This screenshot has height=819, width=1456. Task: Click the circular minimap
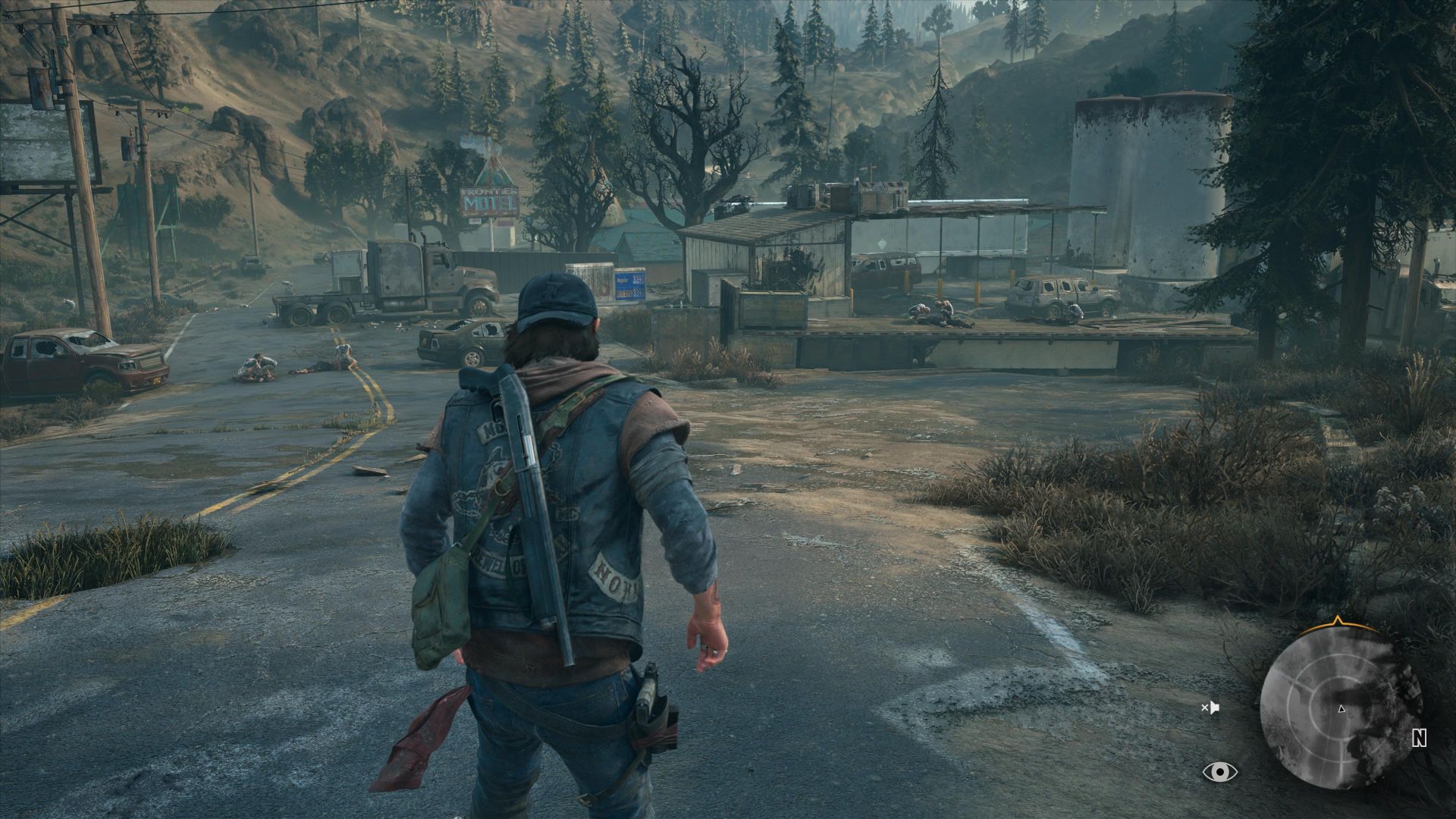1341,711
